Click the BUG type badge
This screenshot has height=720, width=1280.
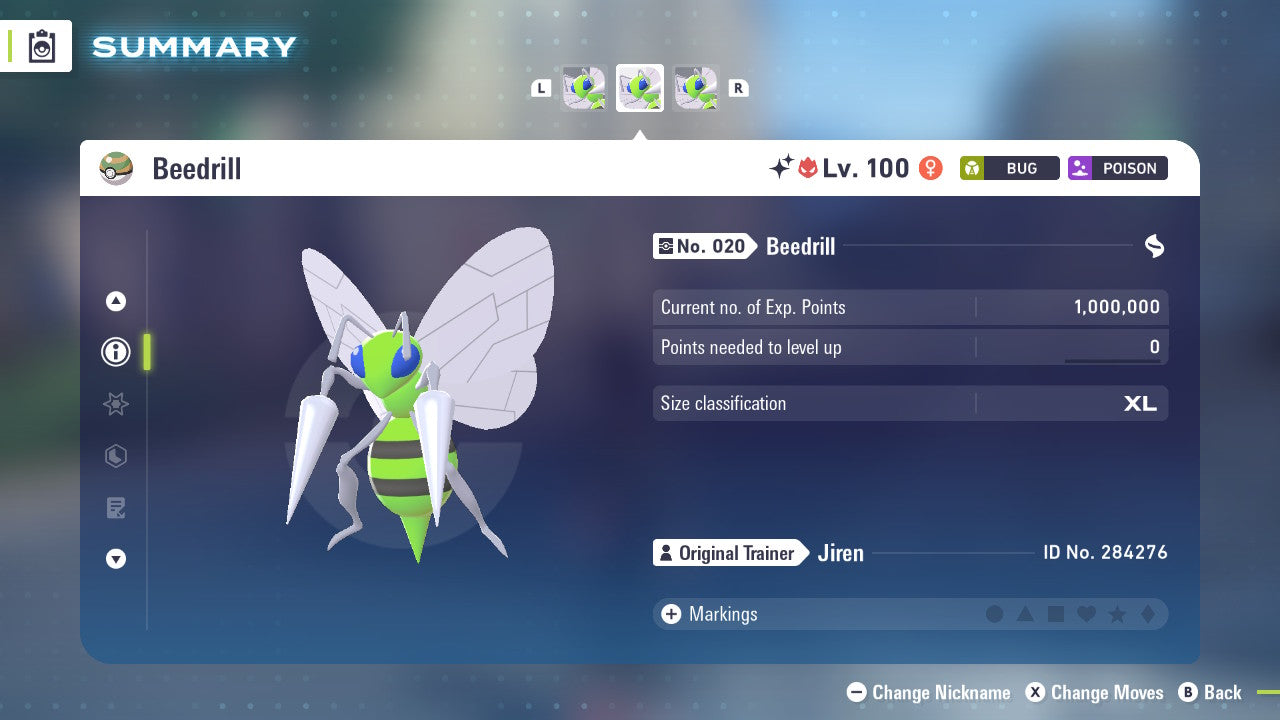pyautogui.click(x=1009, y=168)
